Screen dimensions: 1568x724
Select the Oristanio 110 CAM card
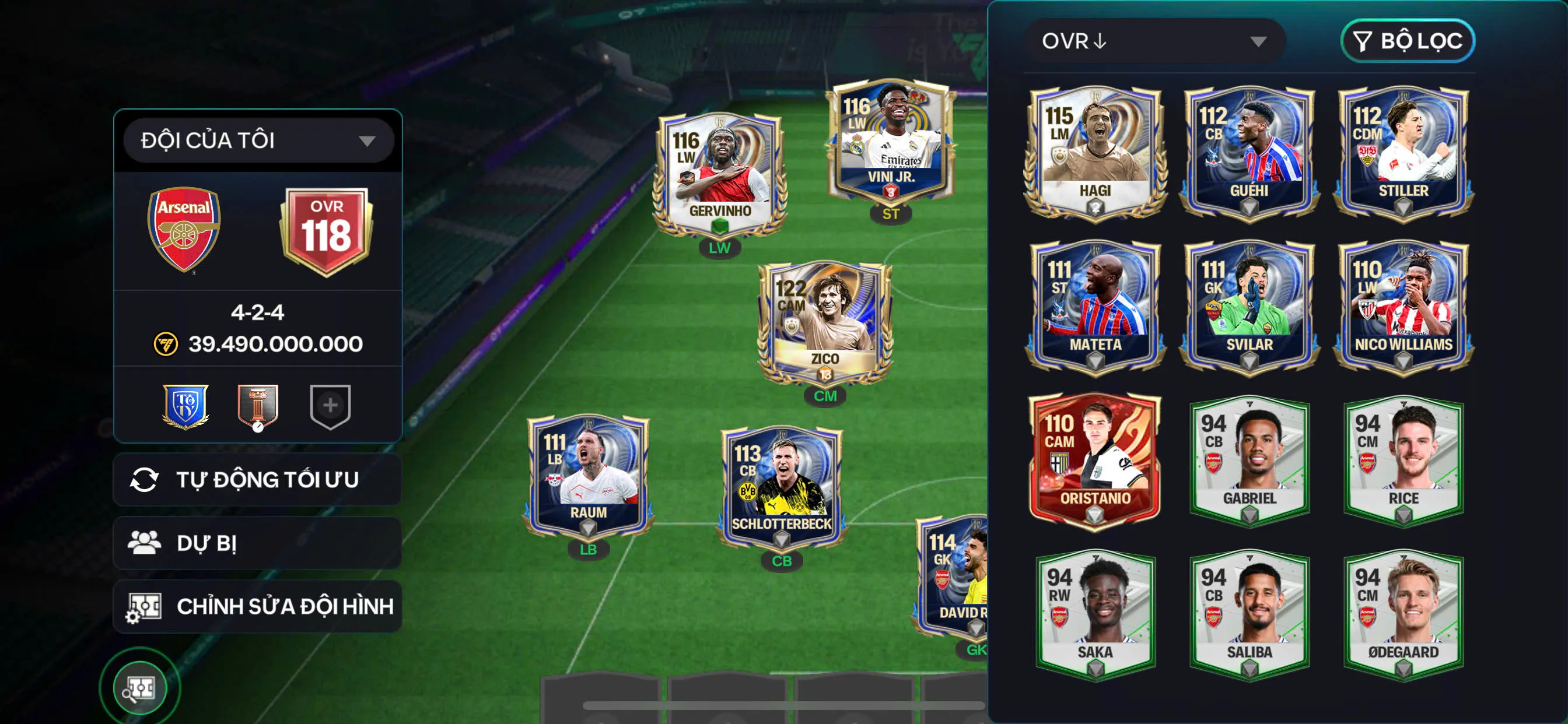[1095, 461]
